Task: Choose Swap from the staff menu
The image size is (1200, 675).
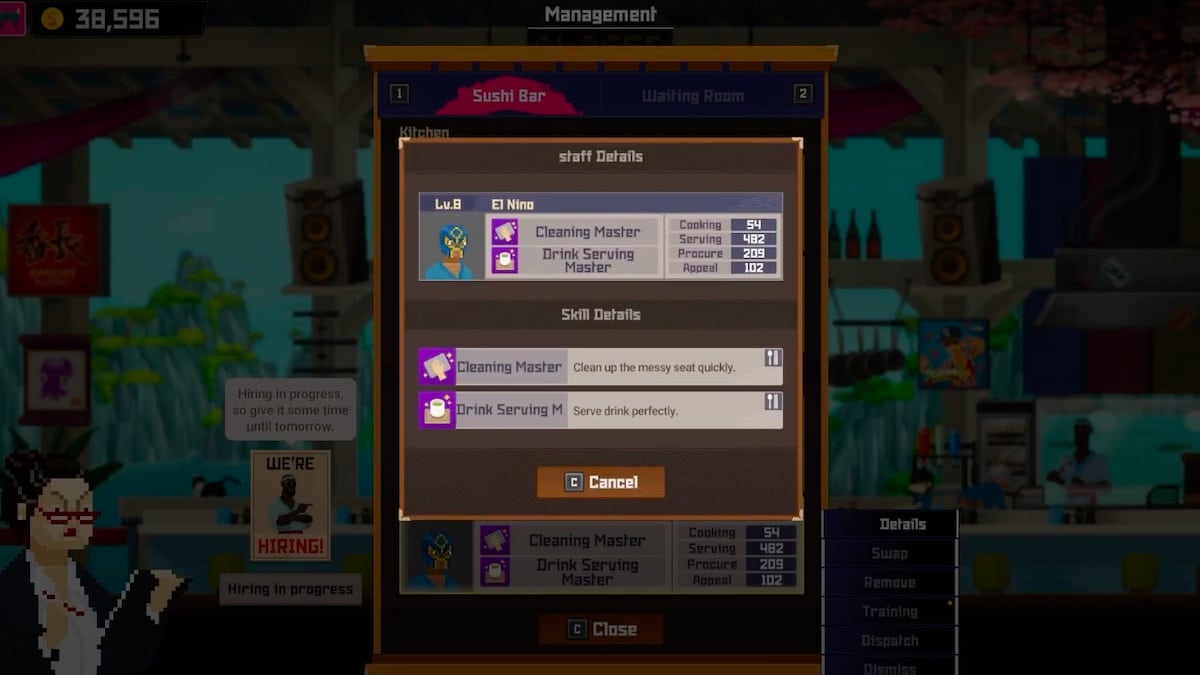Action: (890, 553)
